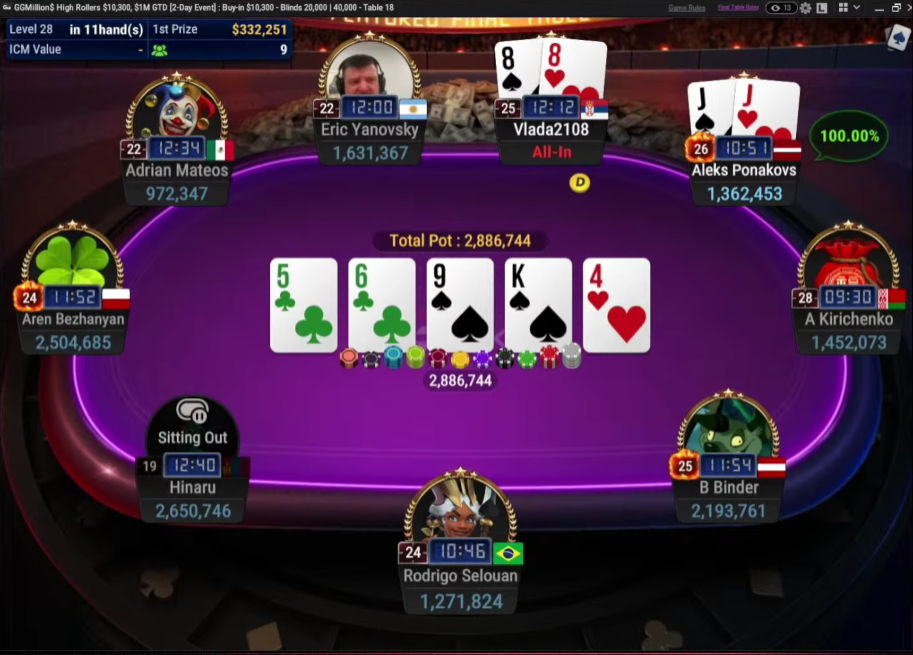Click the spade card icon in the corner
The width and height of the screenshot is (913, 655).
[x=896, y=38]
